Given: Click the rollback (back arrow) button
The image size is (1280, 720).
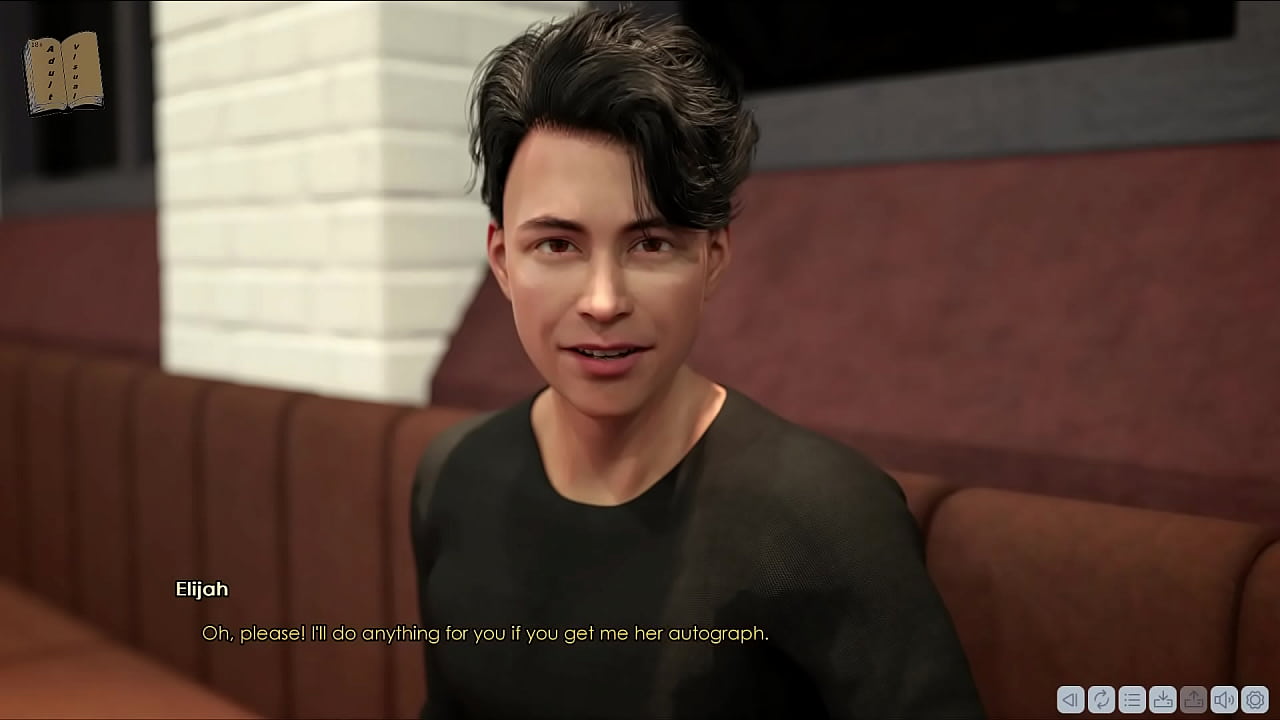Looking at the screenshot, I should [x=1070, y=700].
